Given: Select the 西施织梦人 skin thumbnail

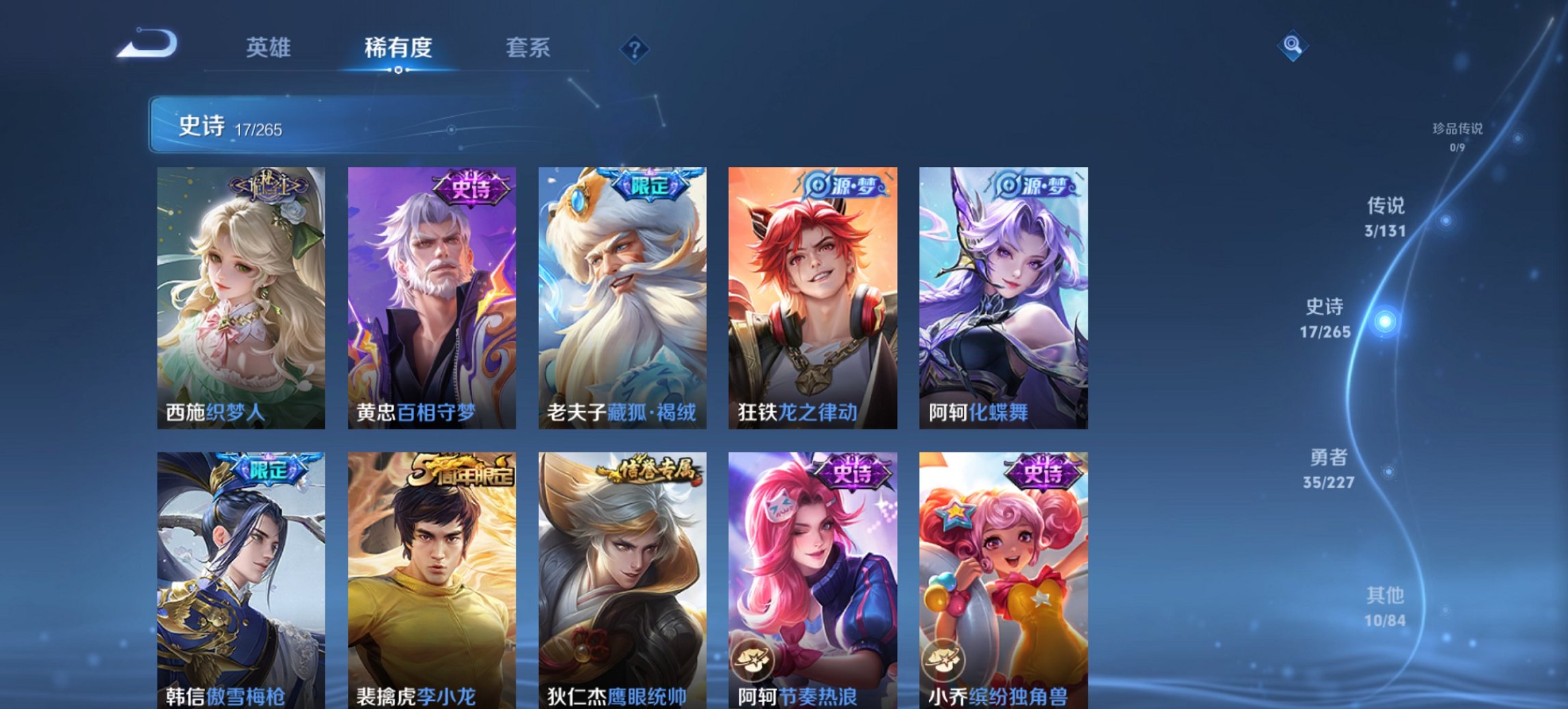Looking at the screenshot, I should pyautogui.click(x=240, y=294).
